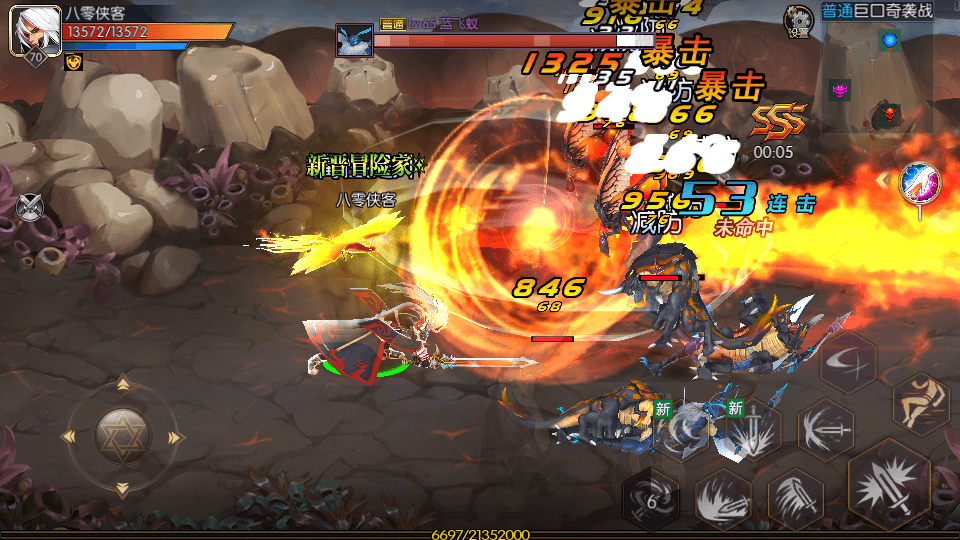Select the cooldown skill showing 6

click(651, 497)
